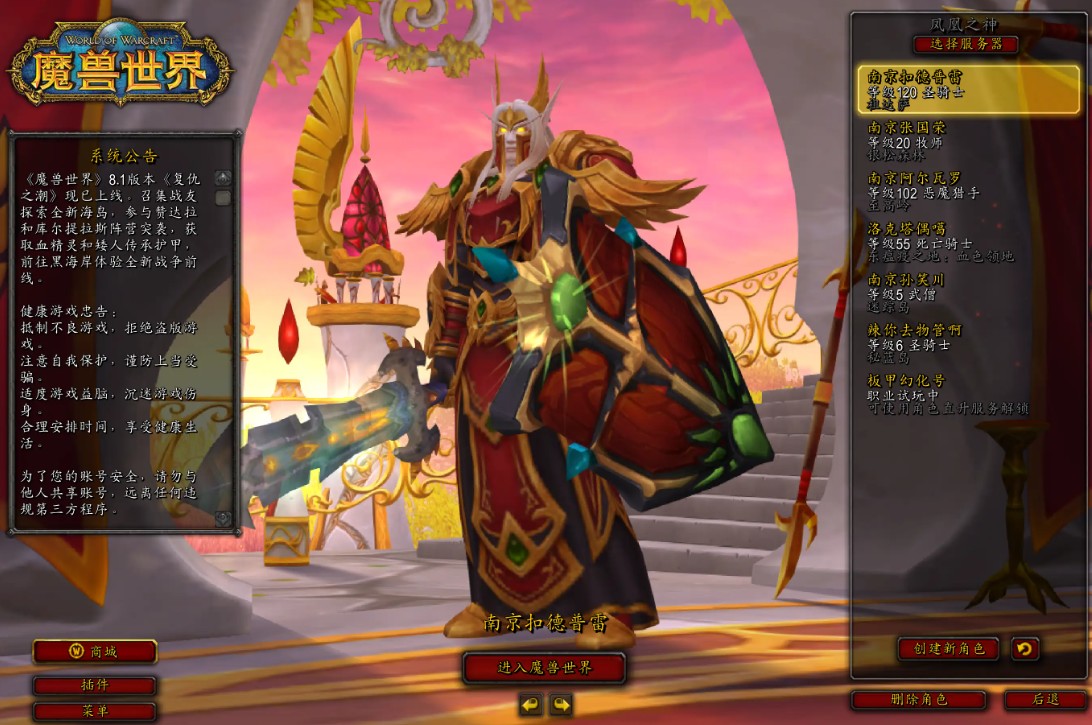Rotate the character with the left arrow
1092x725 pixels.
(530, 704)
